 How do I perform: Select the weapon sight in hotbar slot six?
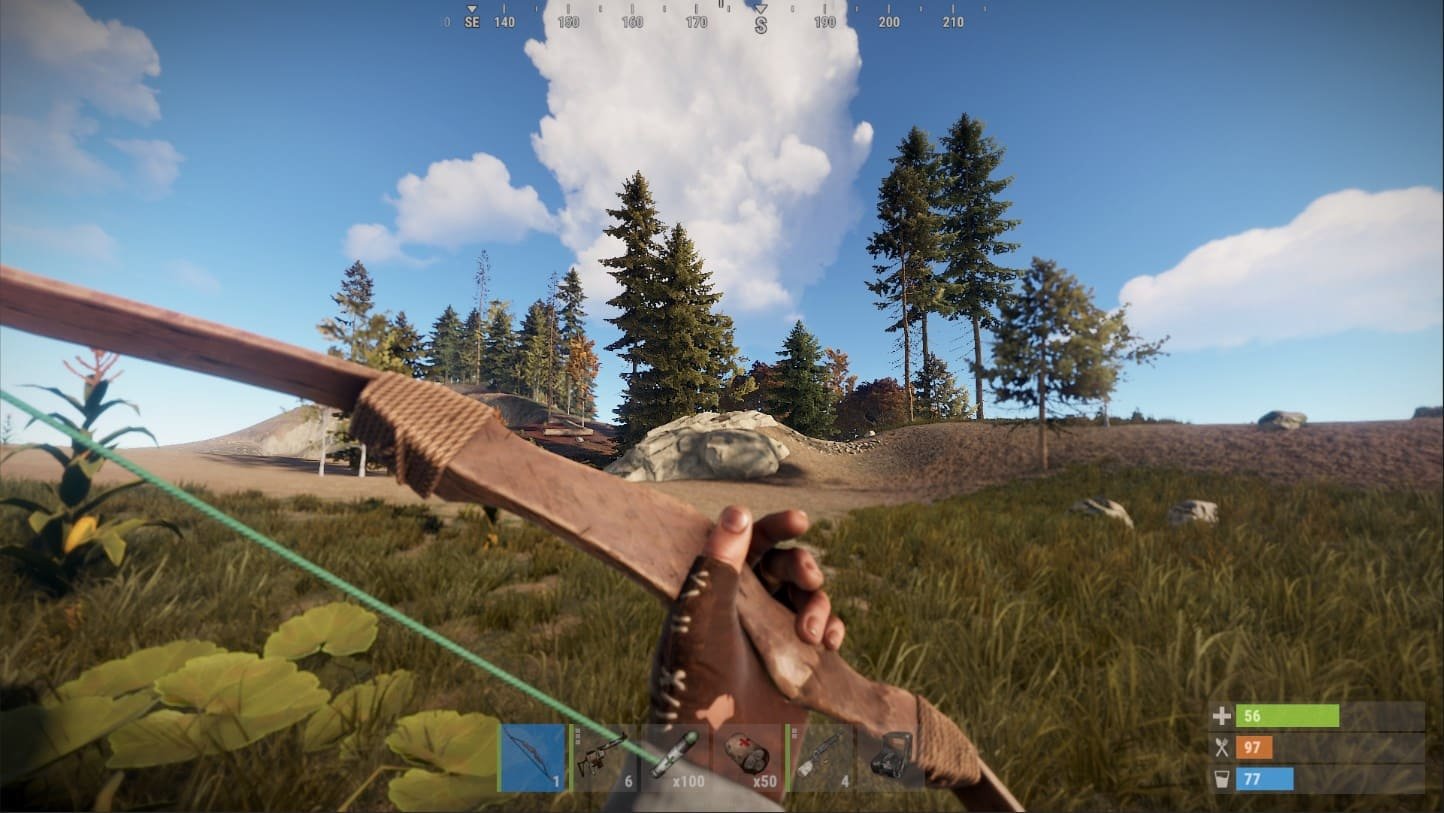[x=888, y=756]
